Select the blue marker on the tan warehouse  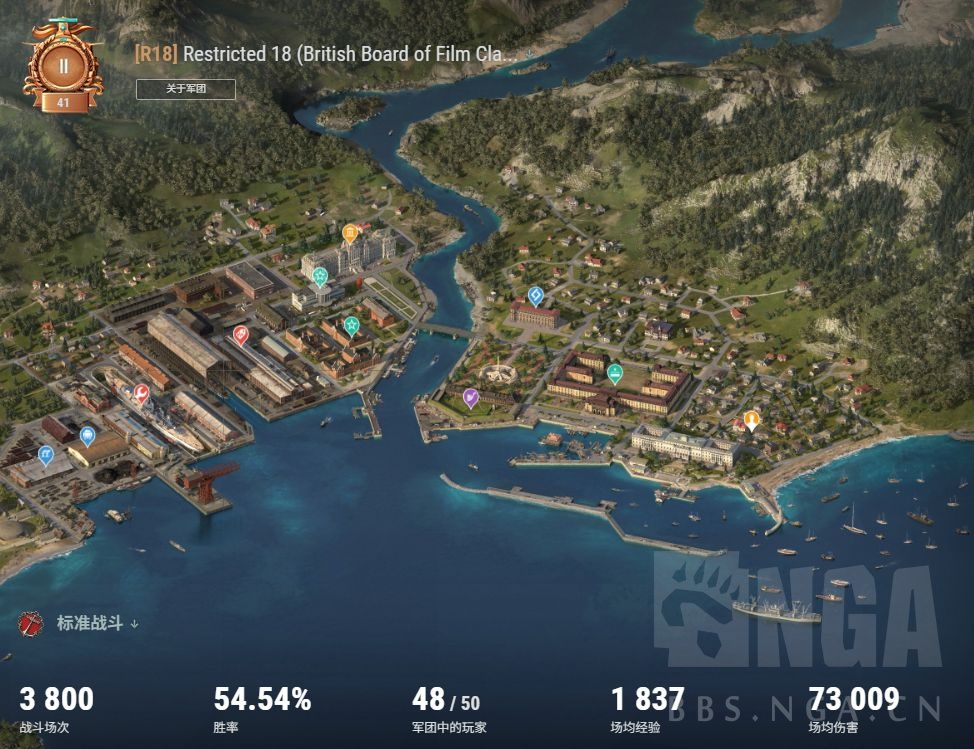(x=87, y=435)
